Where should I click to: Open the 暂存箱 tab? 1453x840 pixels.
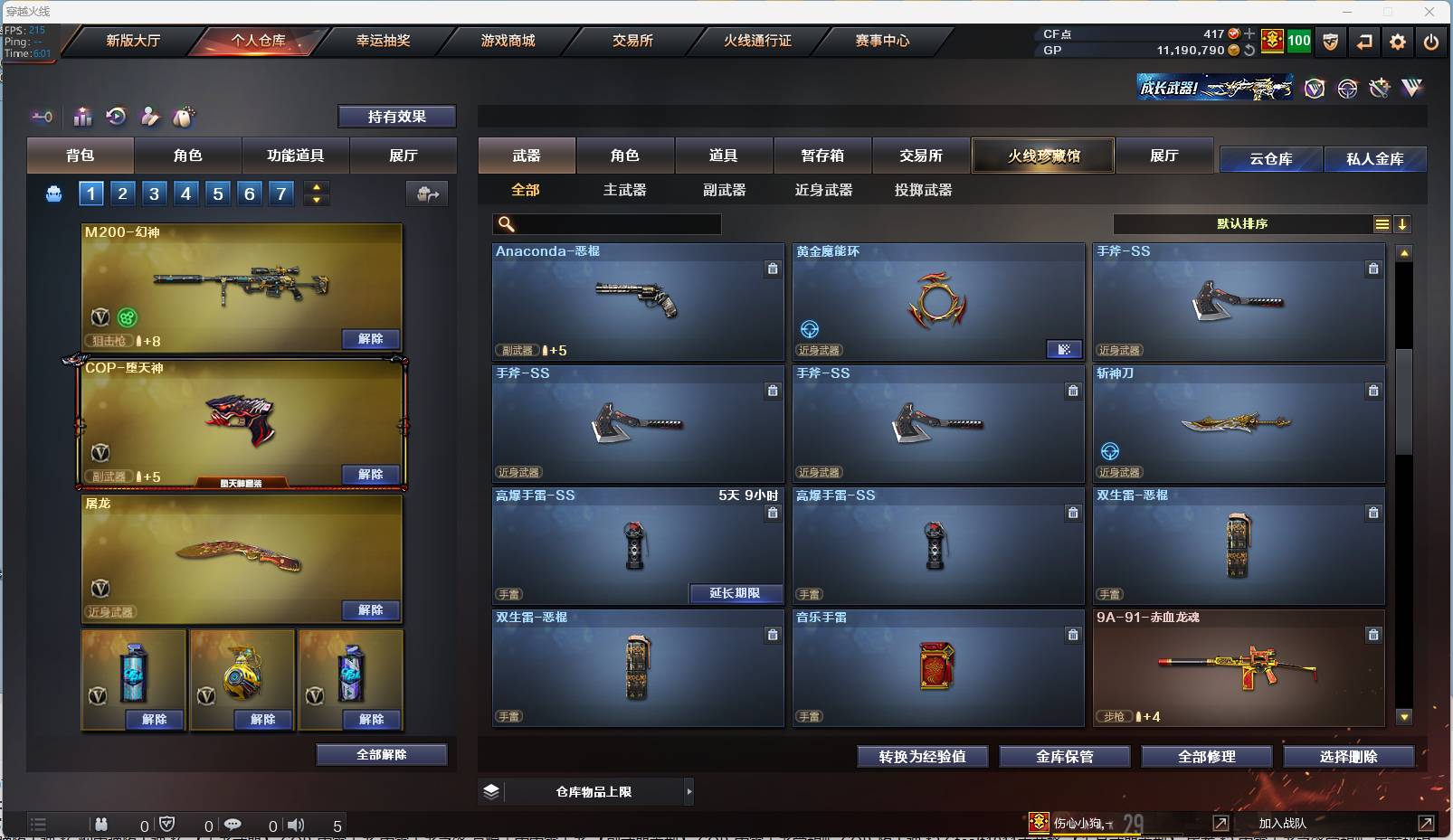(821, 156)
